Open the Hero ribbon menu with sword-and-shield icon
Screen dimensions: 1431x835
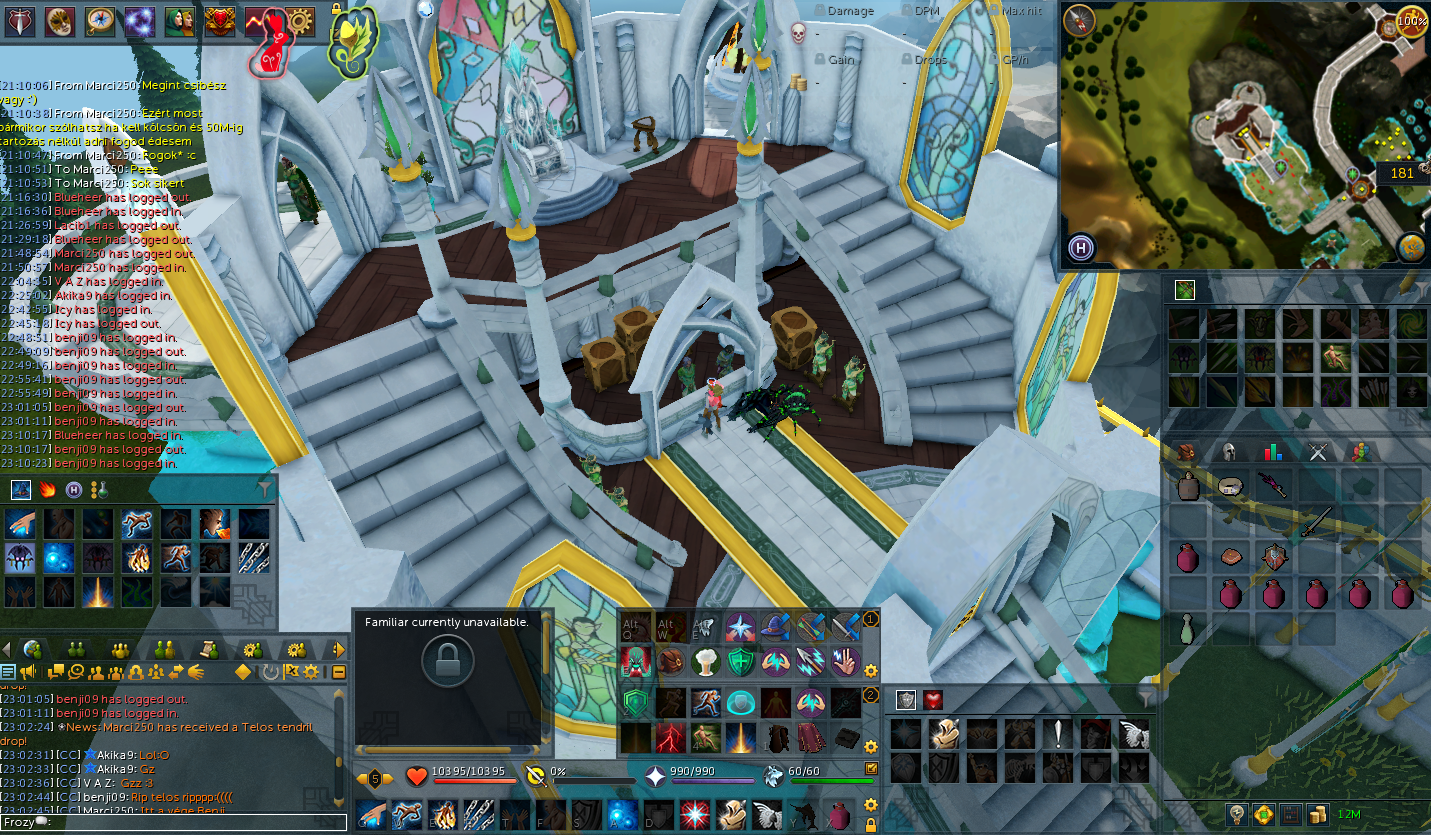[19, 20]
